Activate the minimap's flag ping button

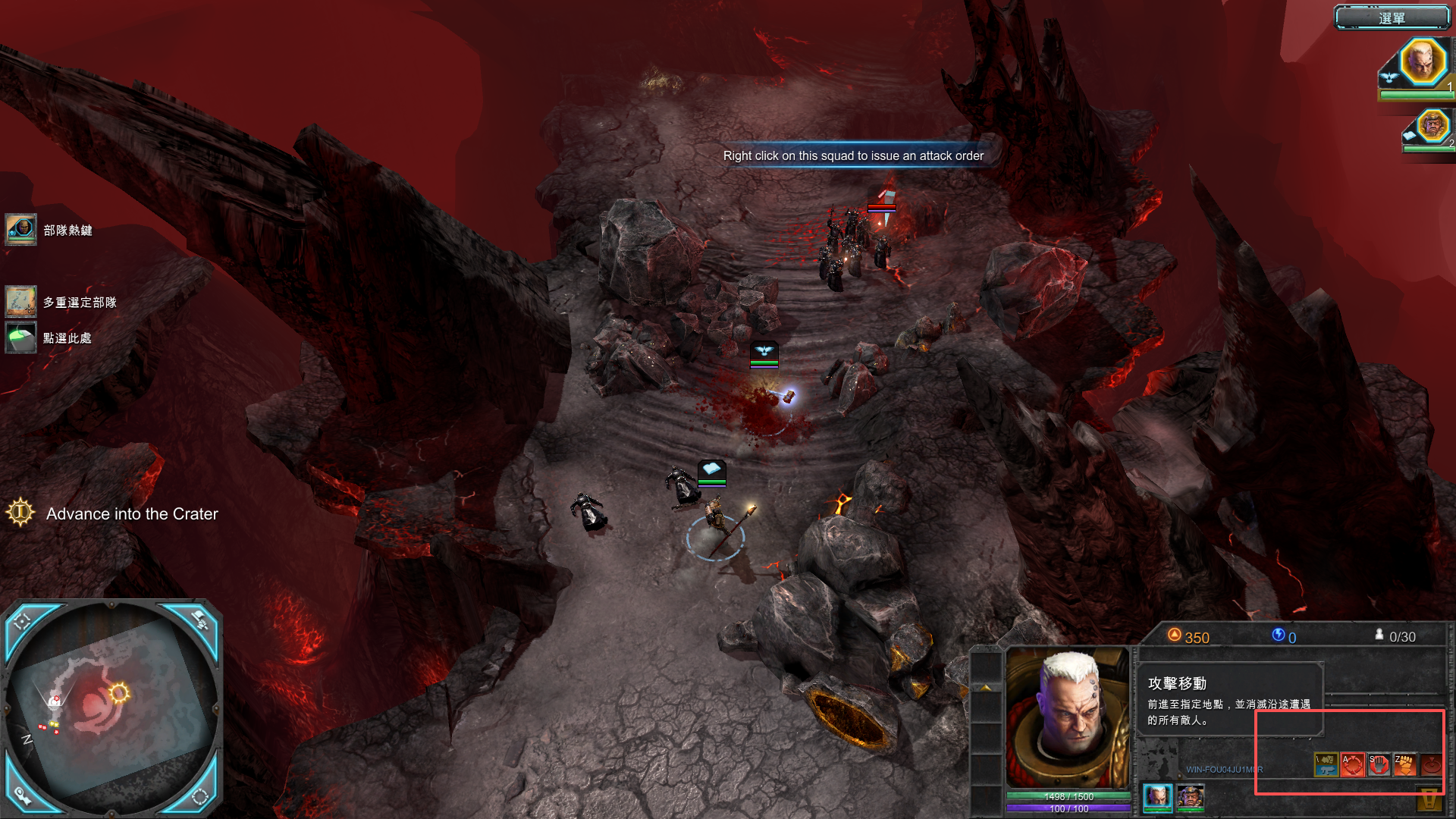click(x=199, y=620)
